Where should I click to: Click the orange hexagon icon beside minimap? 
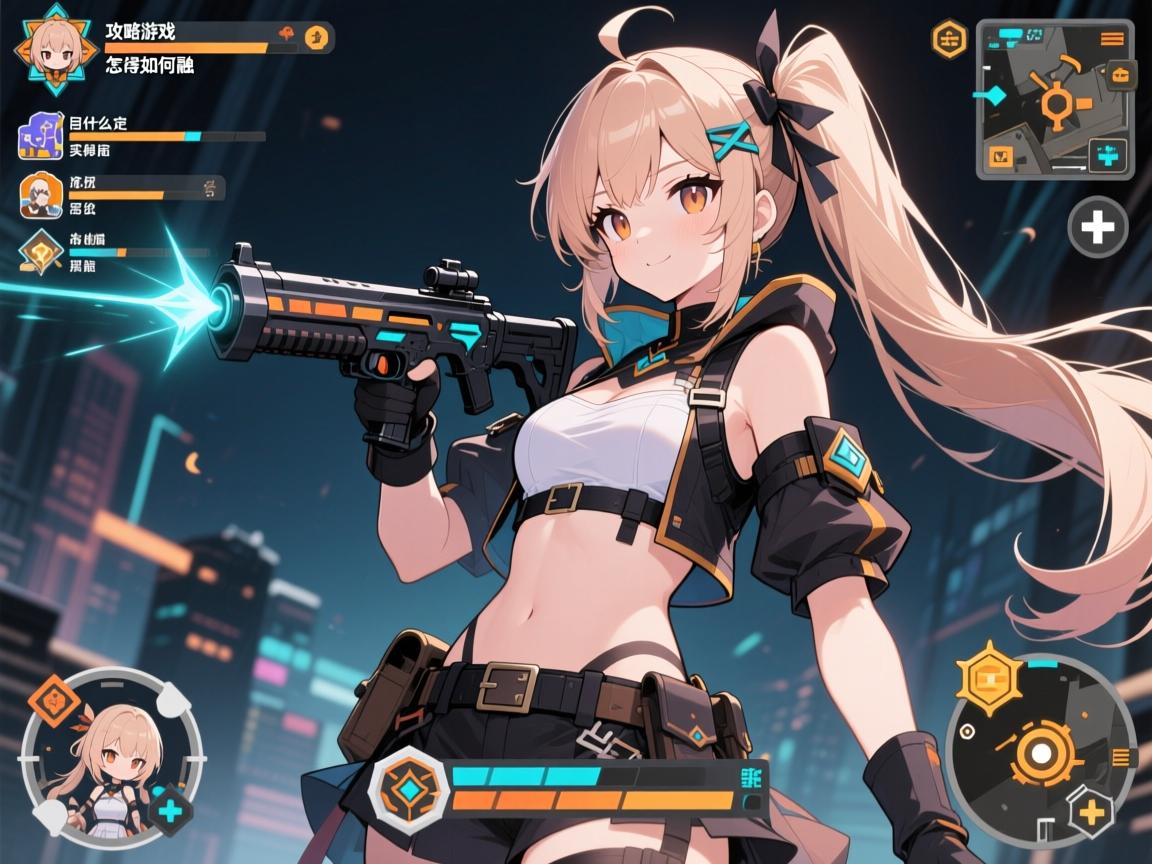tap(948, 40)
